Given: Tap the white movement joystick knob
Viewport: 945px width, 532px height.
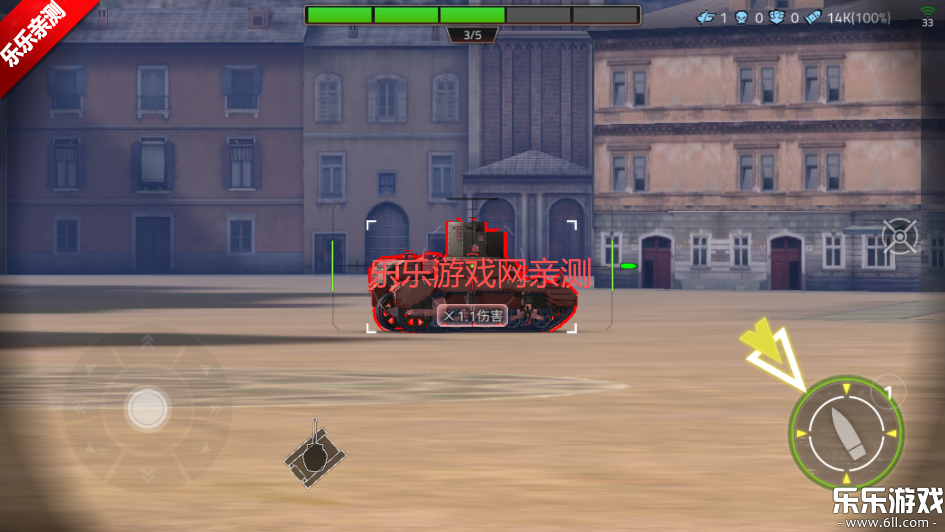Looking at the screenshot, I should (147, 408).
